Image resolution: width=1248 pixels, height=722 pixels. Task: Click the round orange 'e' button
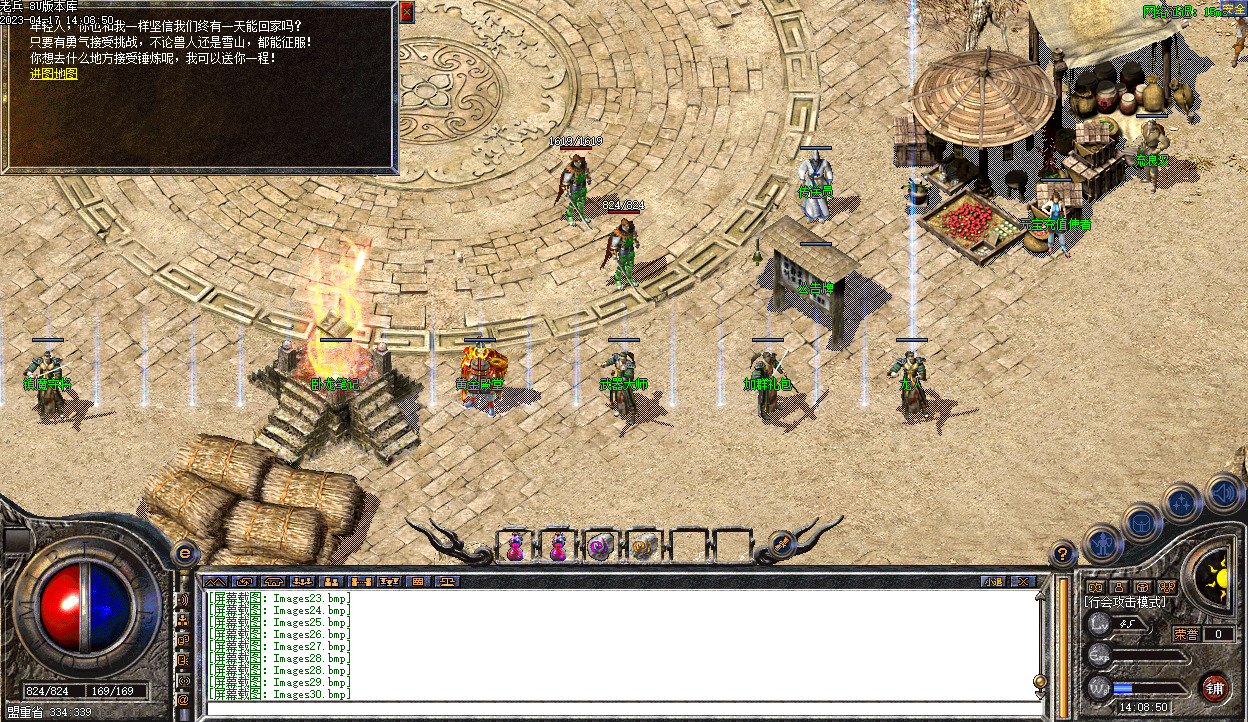point(185,552)
